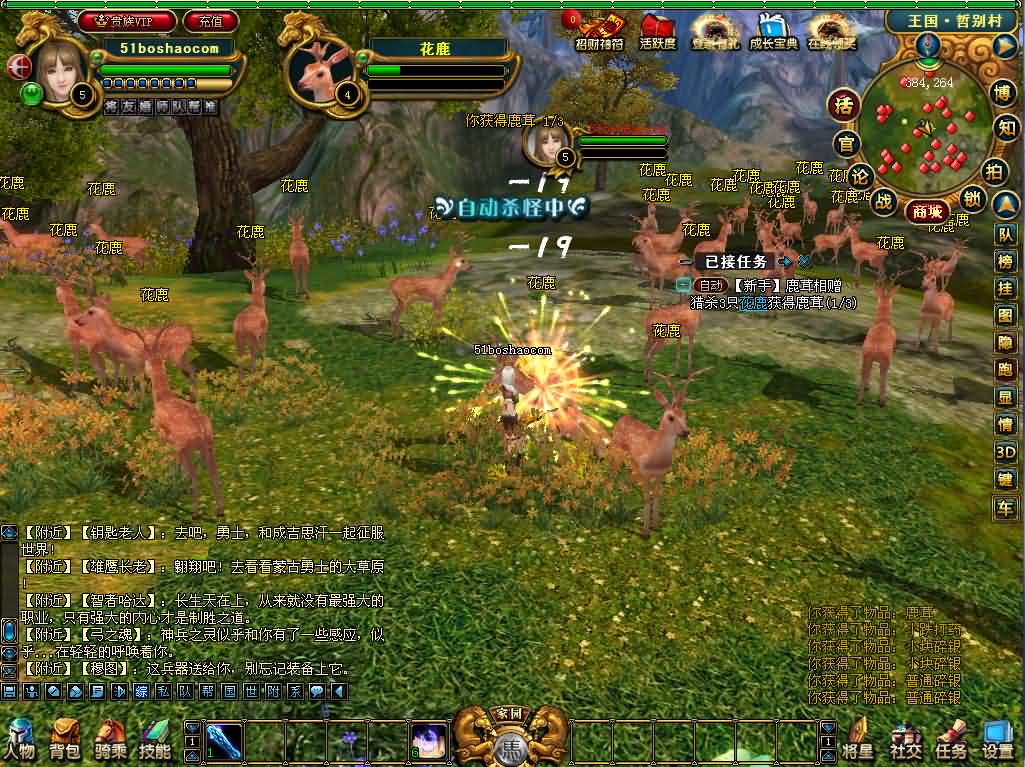Open the 商城 shop button
Image resolution: width=1025 pixels, height=767 pixels.
(927, 211)
